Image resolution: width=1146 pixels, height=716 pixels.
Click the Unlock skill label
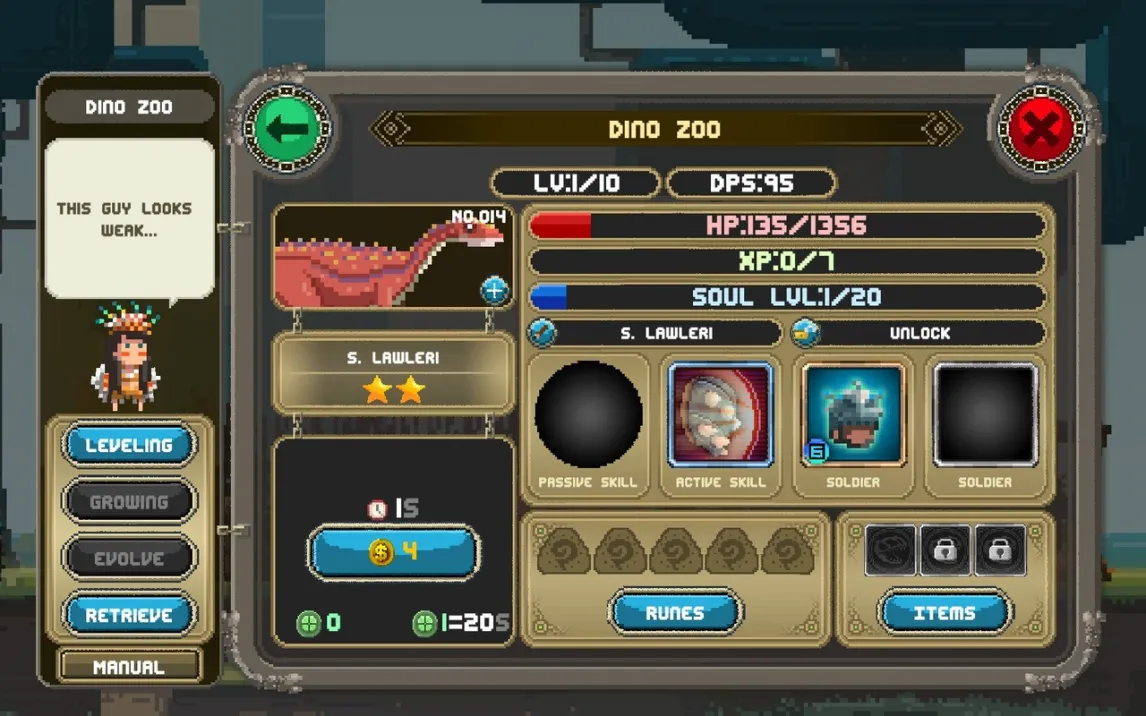[x=918, y=333]
